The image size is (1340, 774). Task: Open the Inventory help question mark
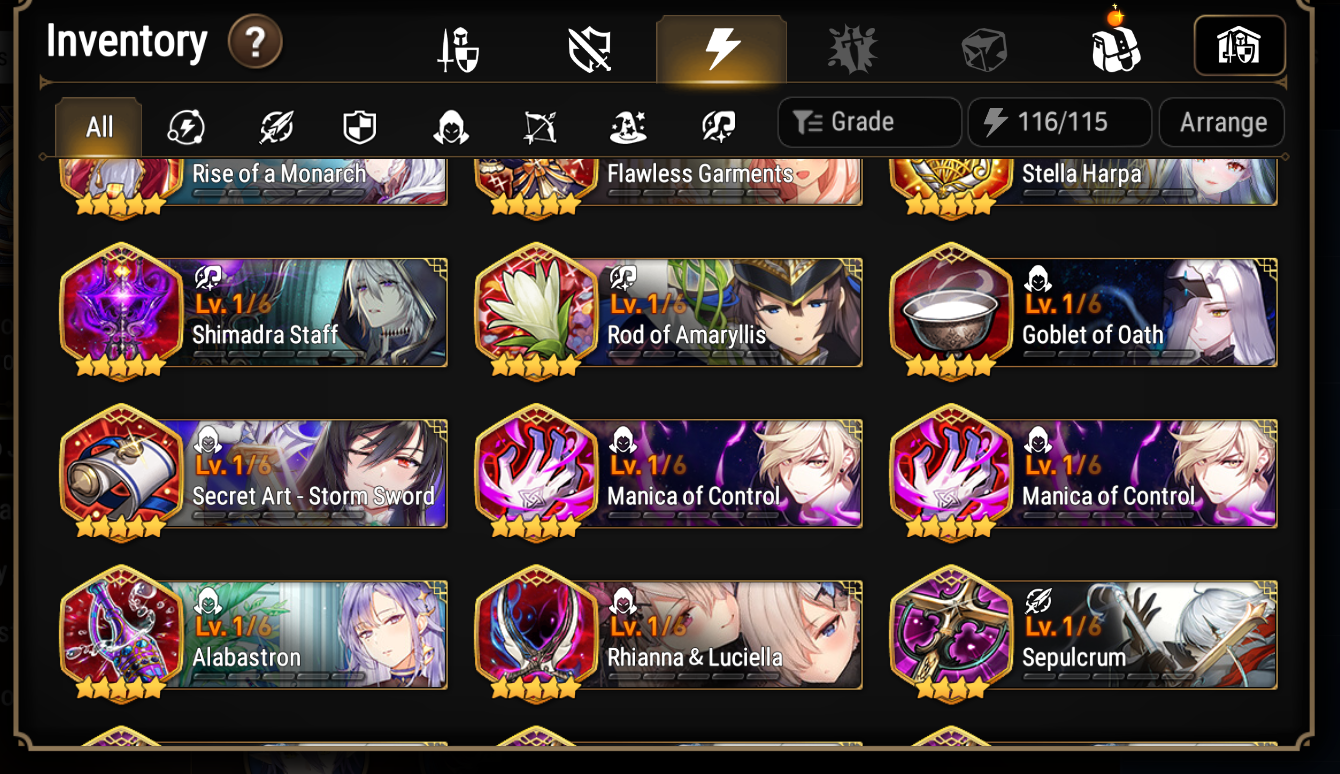pos(256,43)
